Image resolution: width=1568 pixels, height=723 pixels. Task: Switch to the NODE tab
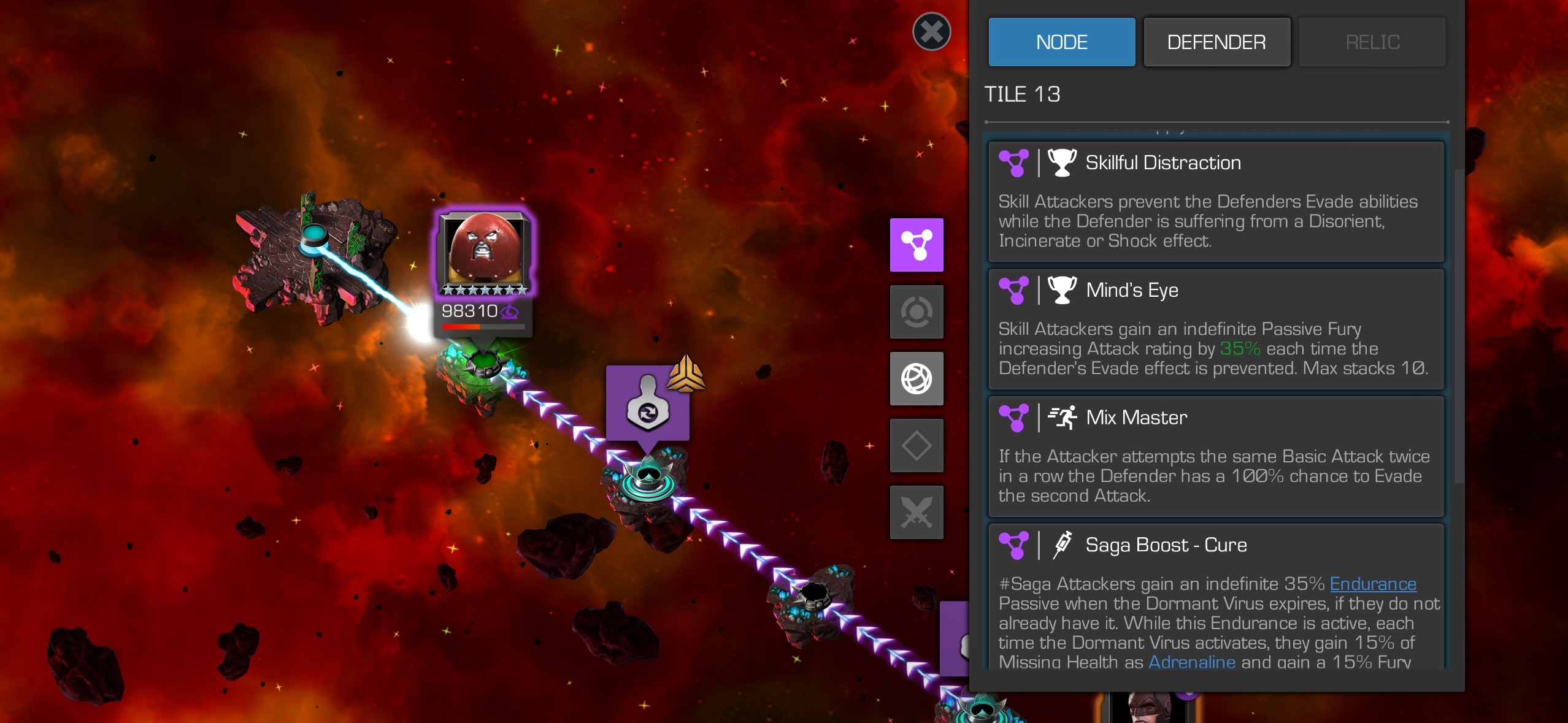coord(1061,42)
